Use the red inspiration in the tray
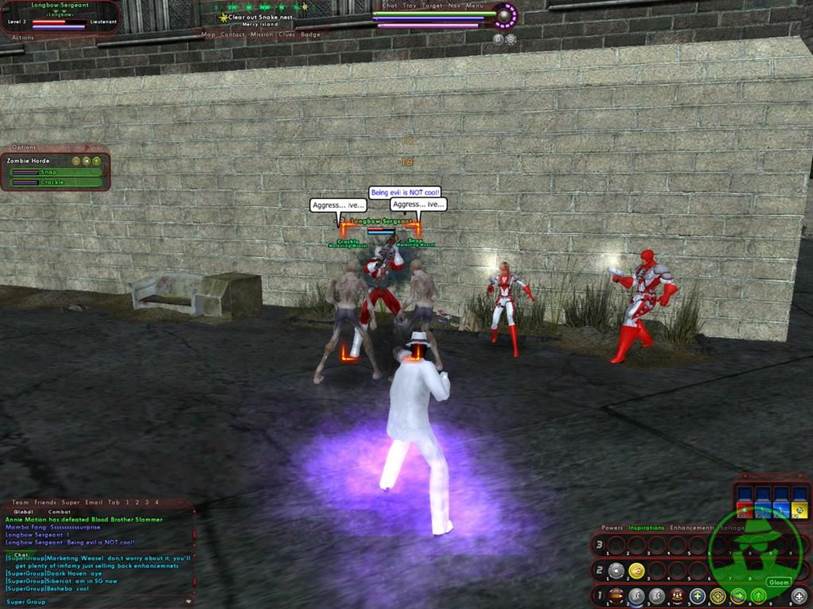The image size is (813, 609). click(744, 508)
